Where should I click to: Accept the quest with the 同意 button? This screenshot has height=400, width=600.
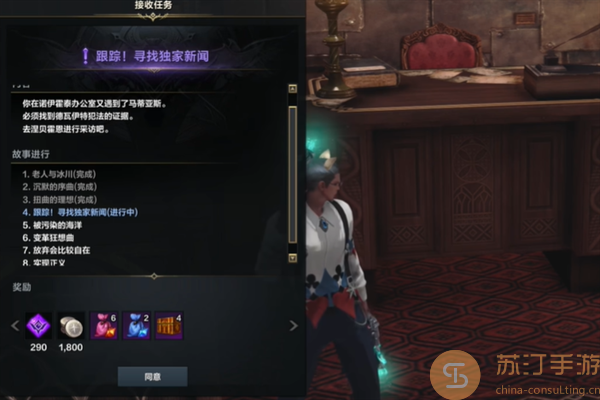(x=152, y=376)
